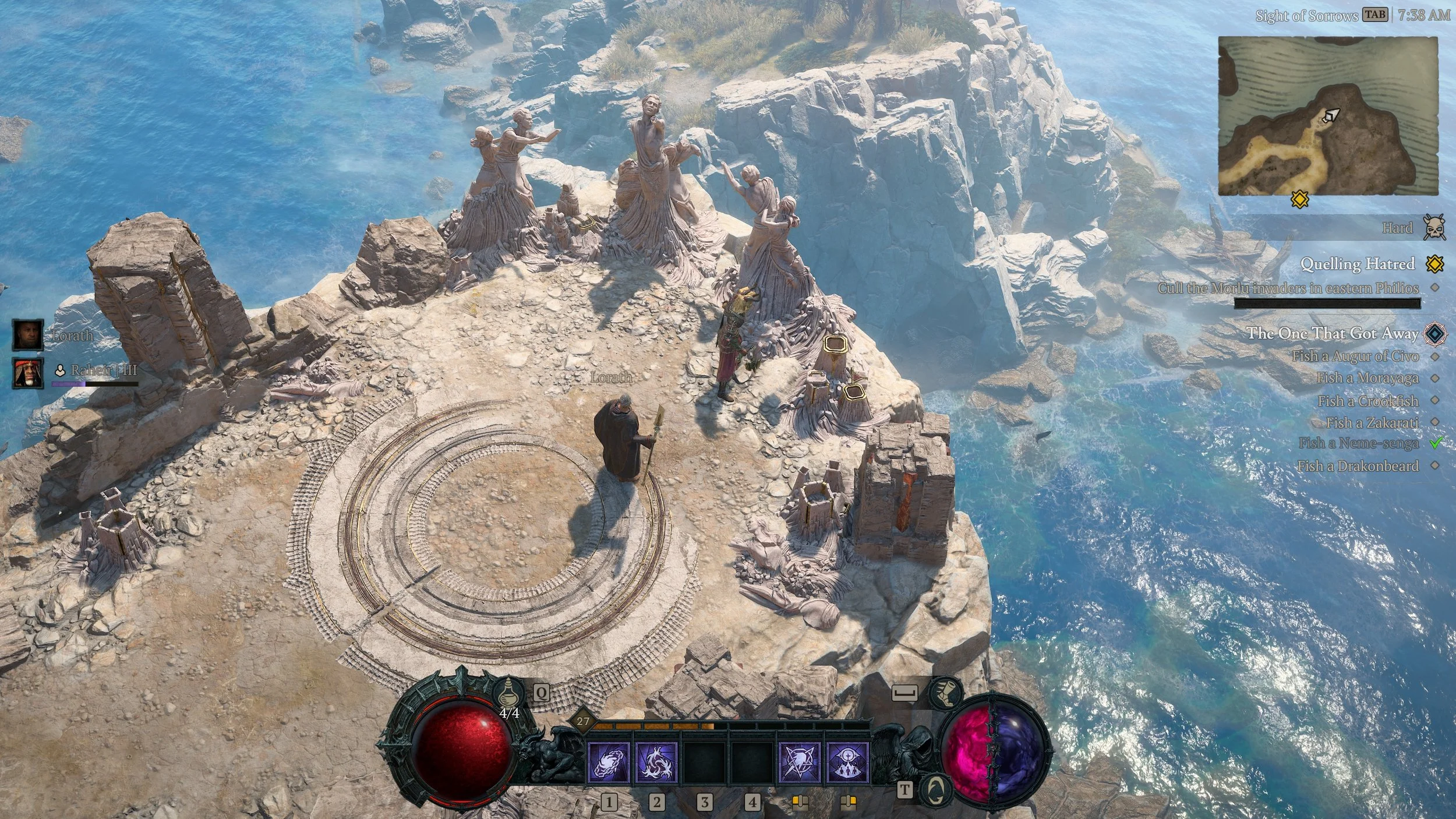The height and width of the screenshot is (819, 1456).
Task: Click the level 27 badge
Action: 582,721
